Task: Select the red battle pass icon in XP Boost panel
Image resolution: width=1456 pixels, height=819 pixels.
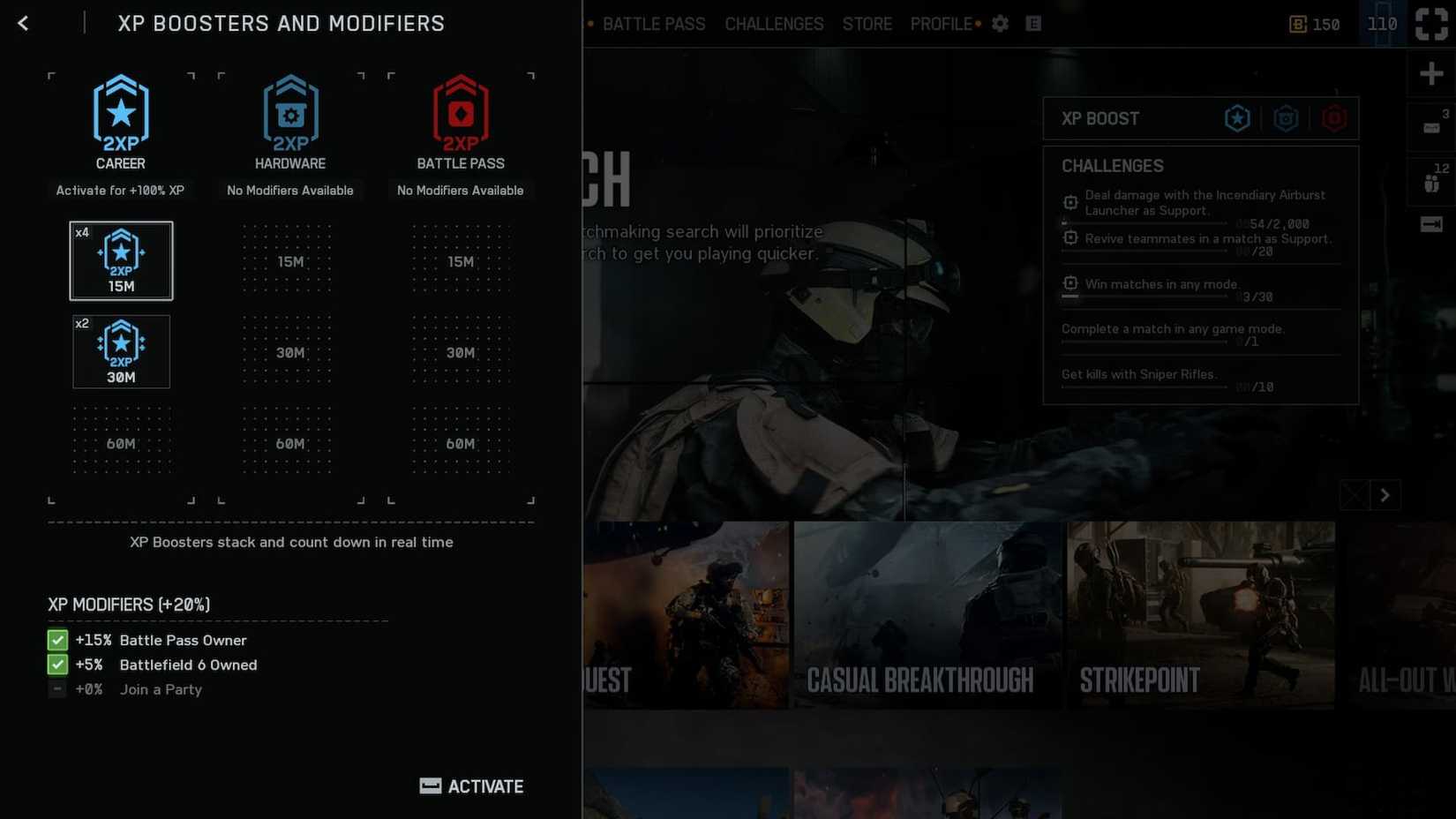Action: tap(1334, 117)
